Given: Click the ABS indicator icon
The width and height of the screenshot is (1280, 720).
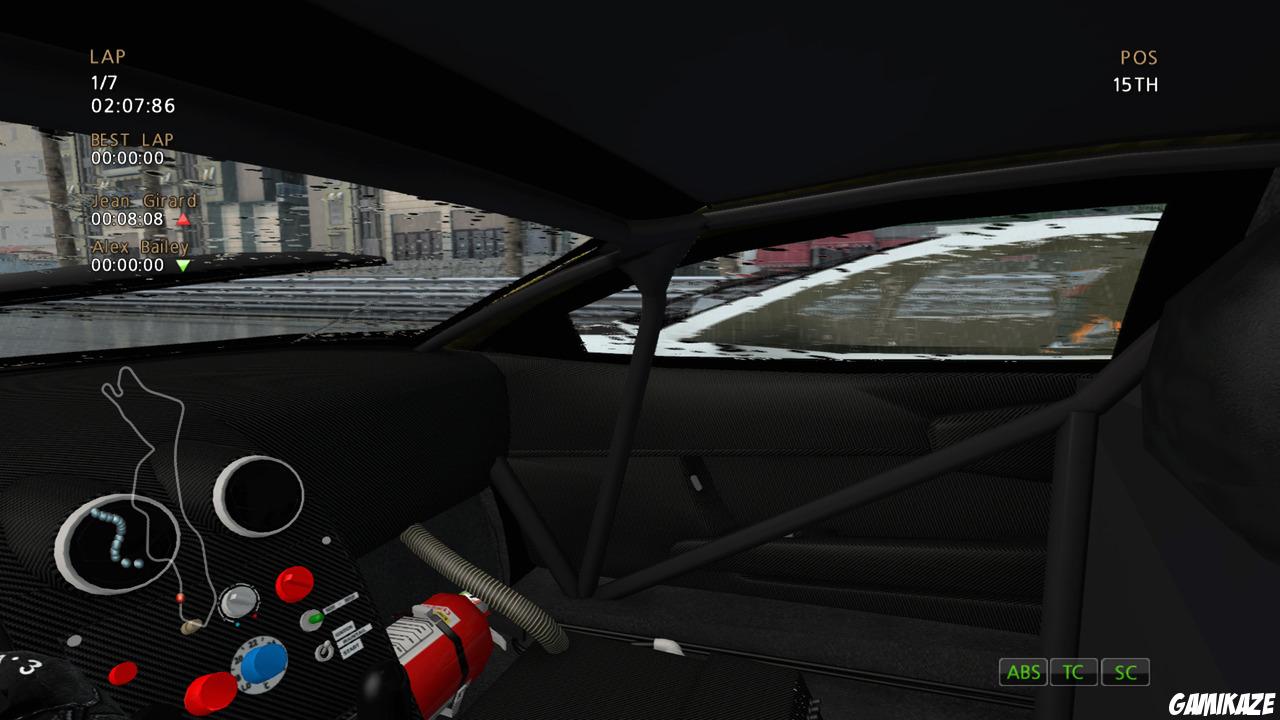Looking at the screenshot, I should pyautogui.click(x=1022, y=672).
